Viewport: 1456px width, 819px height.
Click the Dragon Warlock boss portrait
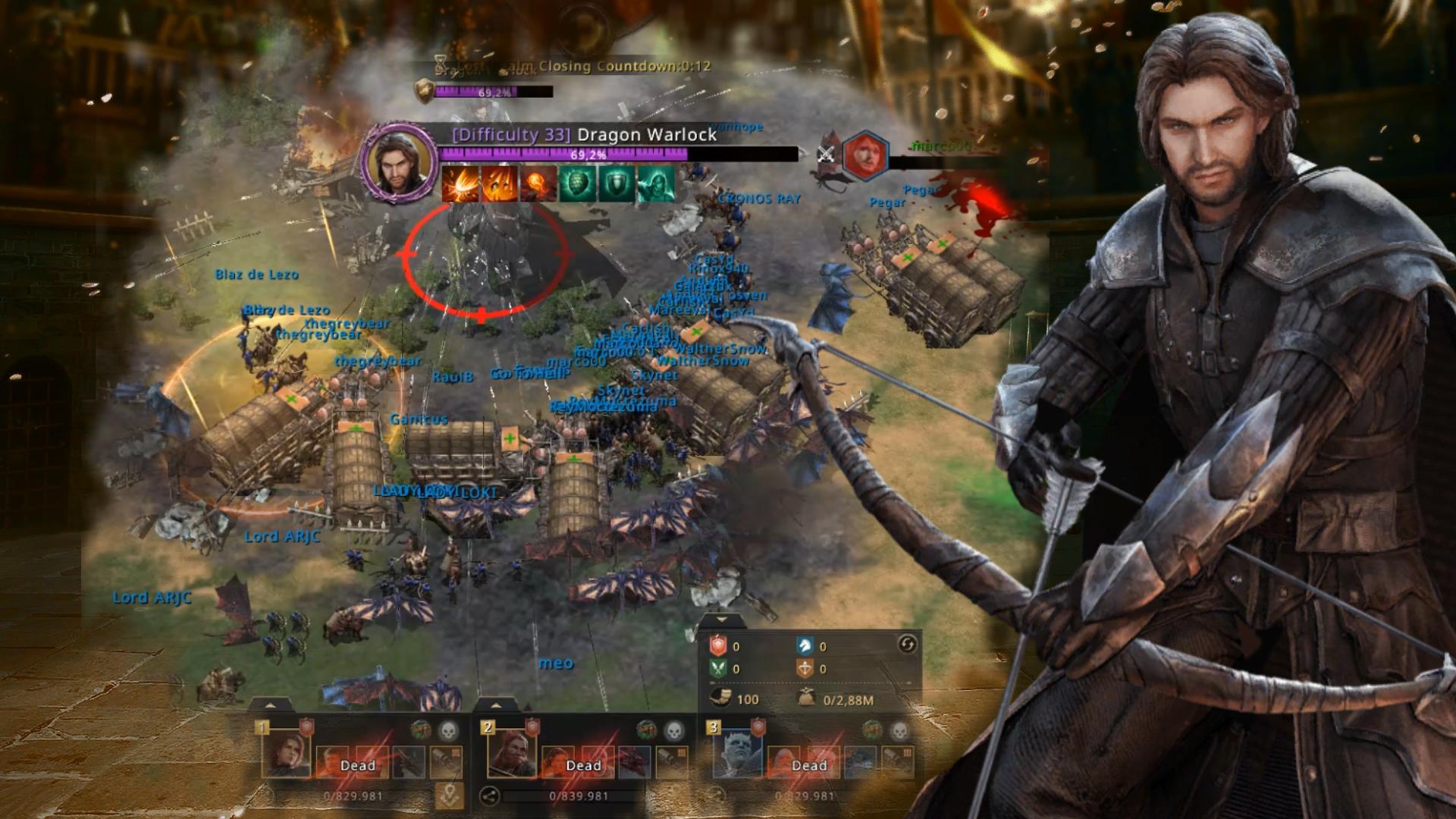point(399,162)
